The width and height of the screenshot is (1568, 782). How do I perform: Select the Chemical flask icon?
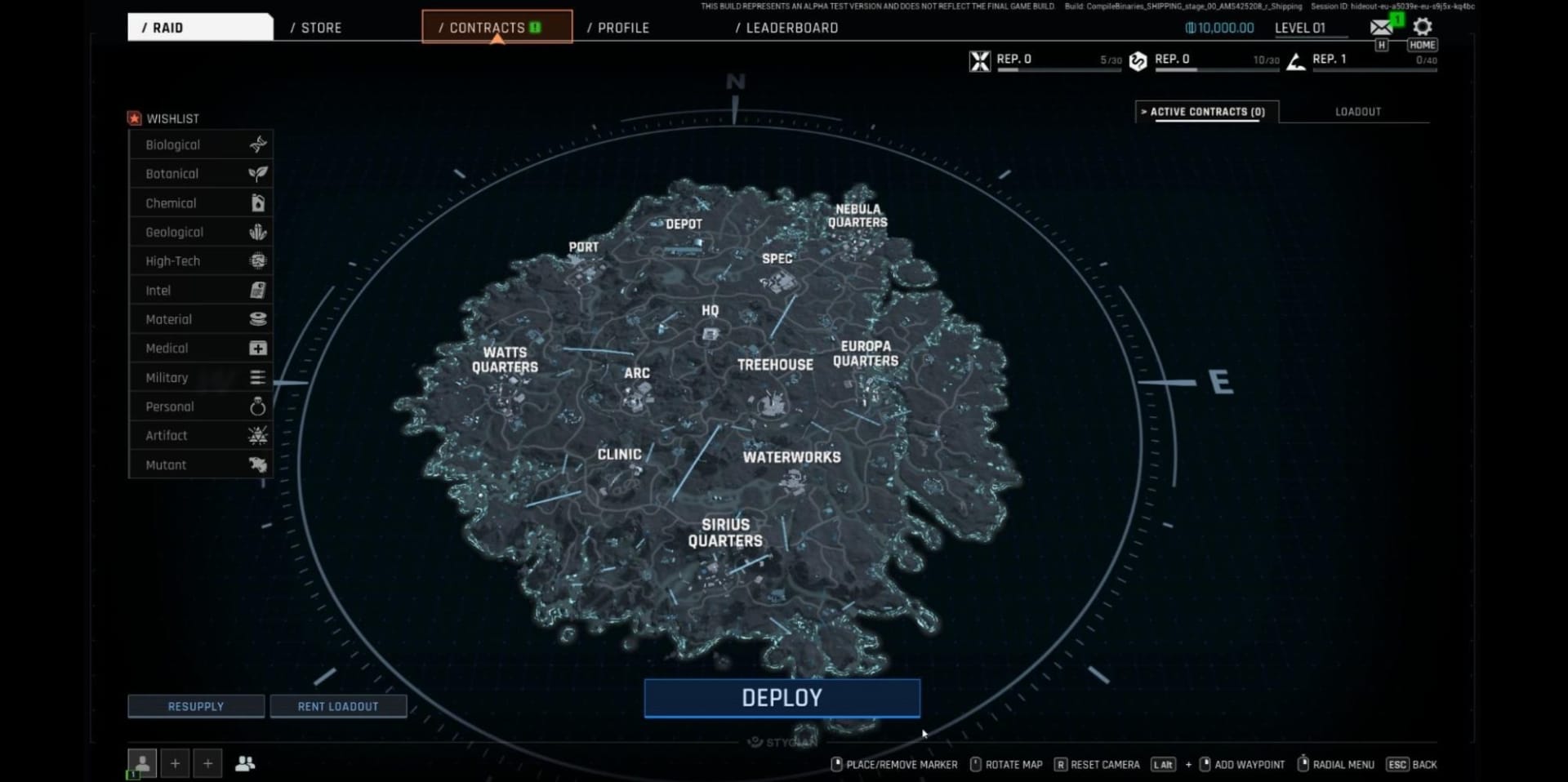pos(258,202)
